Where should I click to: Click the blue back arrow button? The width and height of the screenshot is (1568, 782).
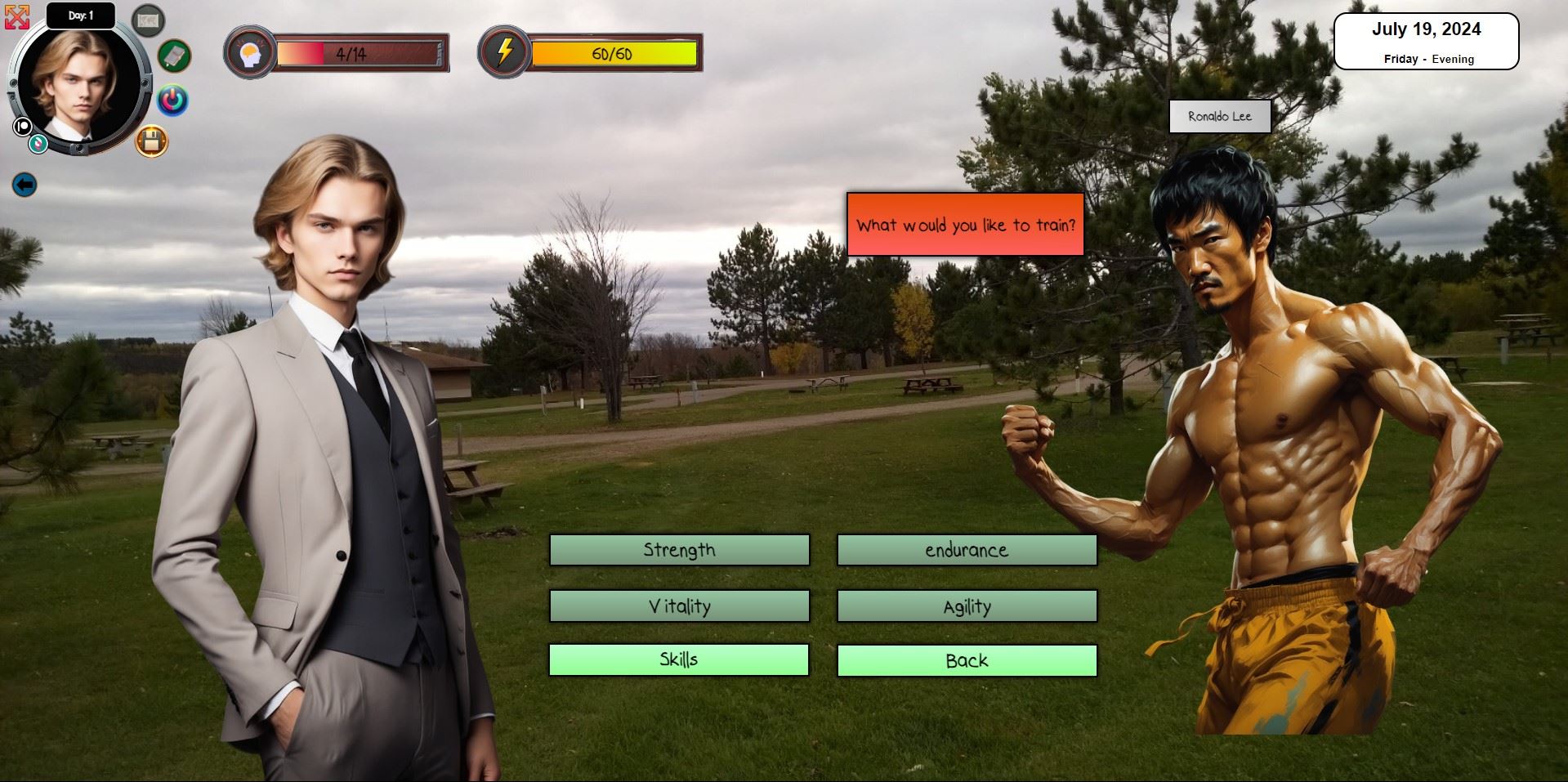click(x=25, y=185)
